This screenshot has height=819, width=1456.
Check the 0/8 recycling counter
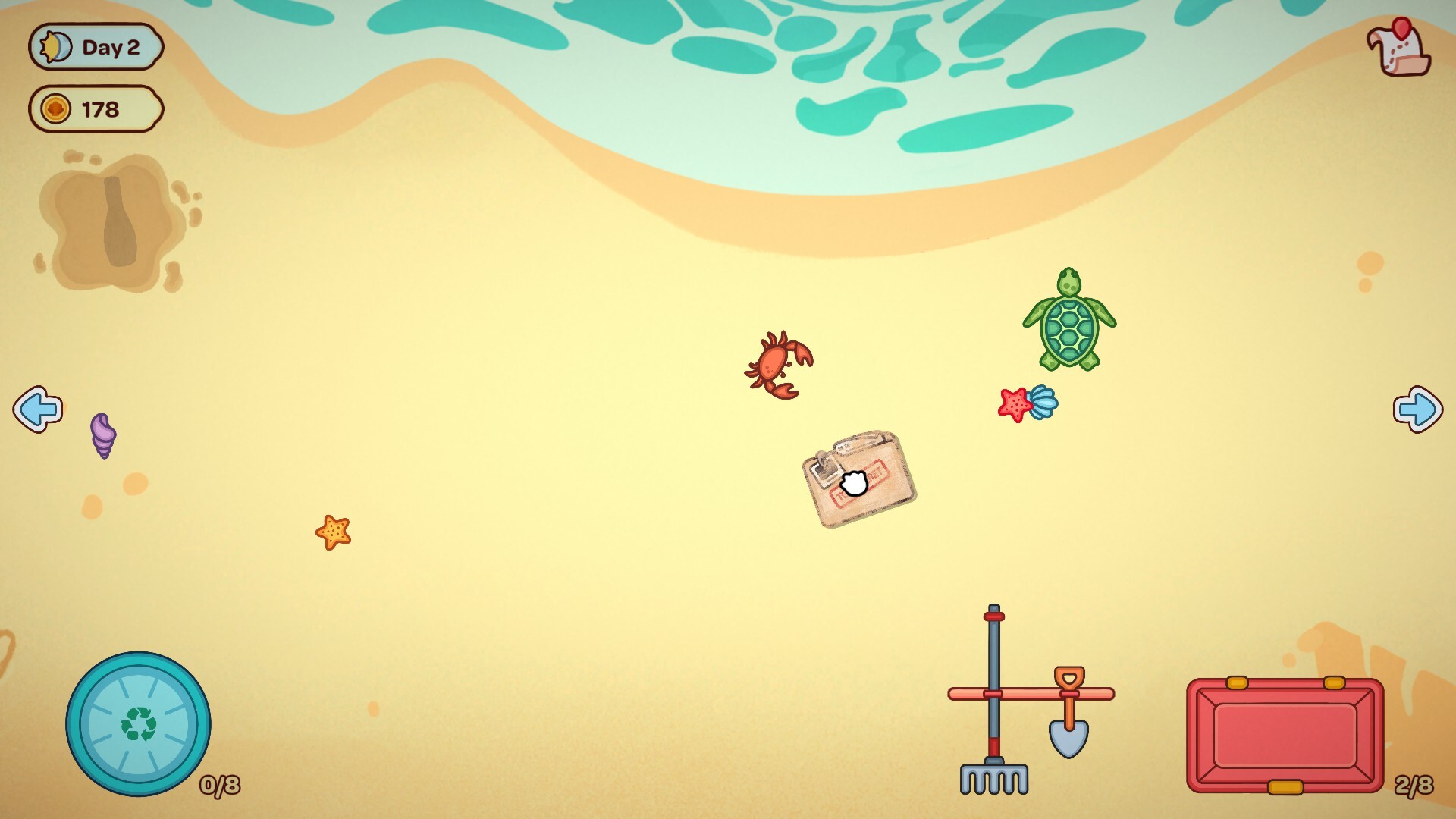pos(220,786)
